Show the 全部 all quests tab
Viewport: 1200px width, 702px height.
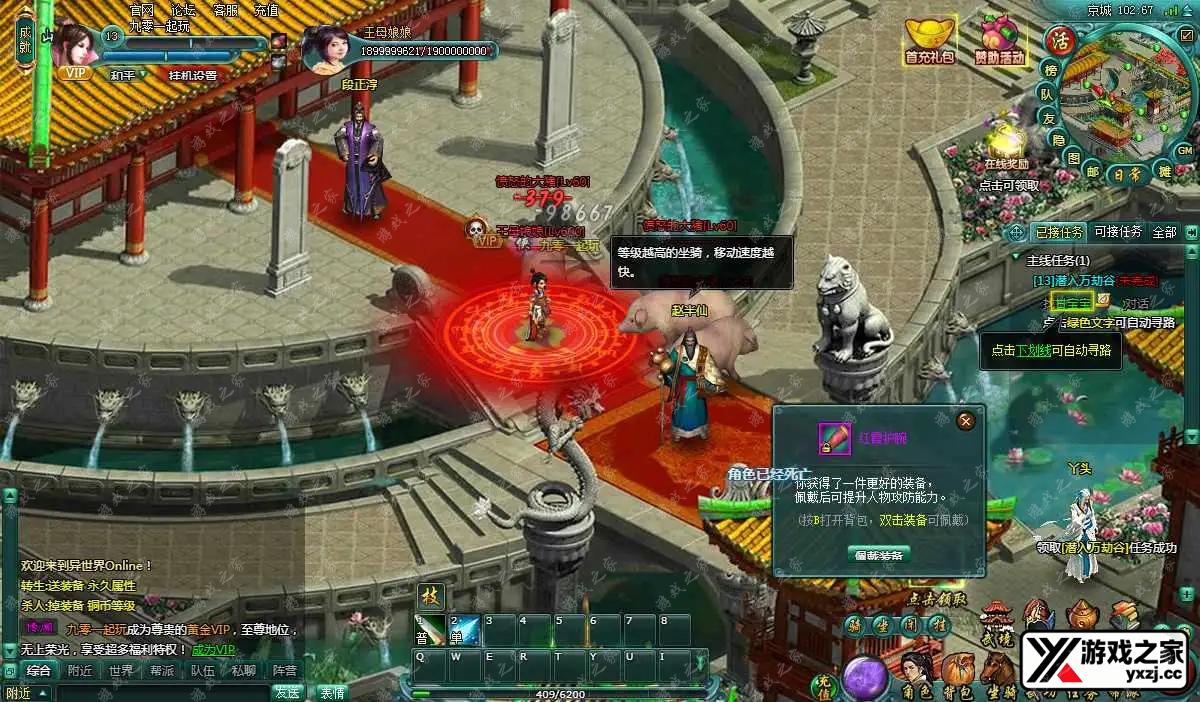pos(1165,232)
